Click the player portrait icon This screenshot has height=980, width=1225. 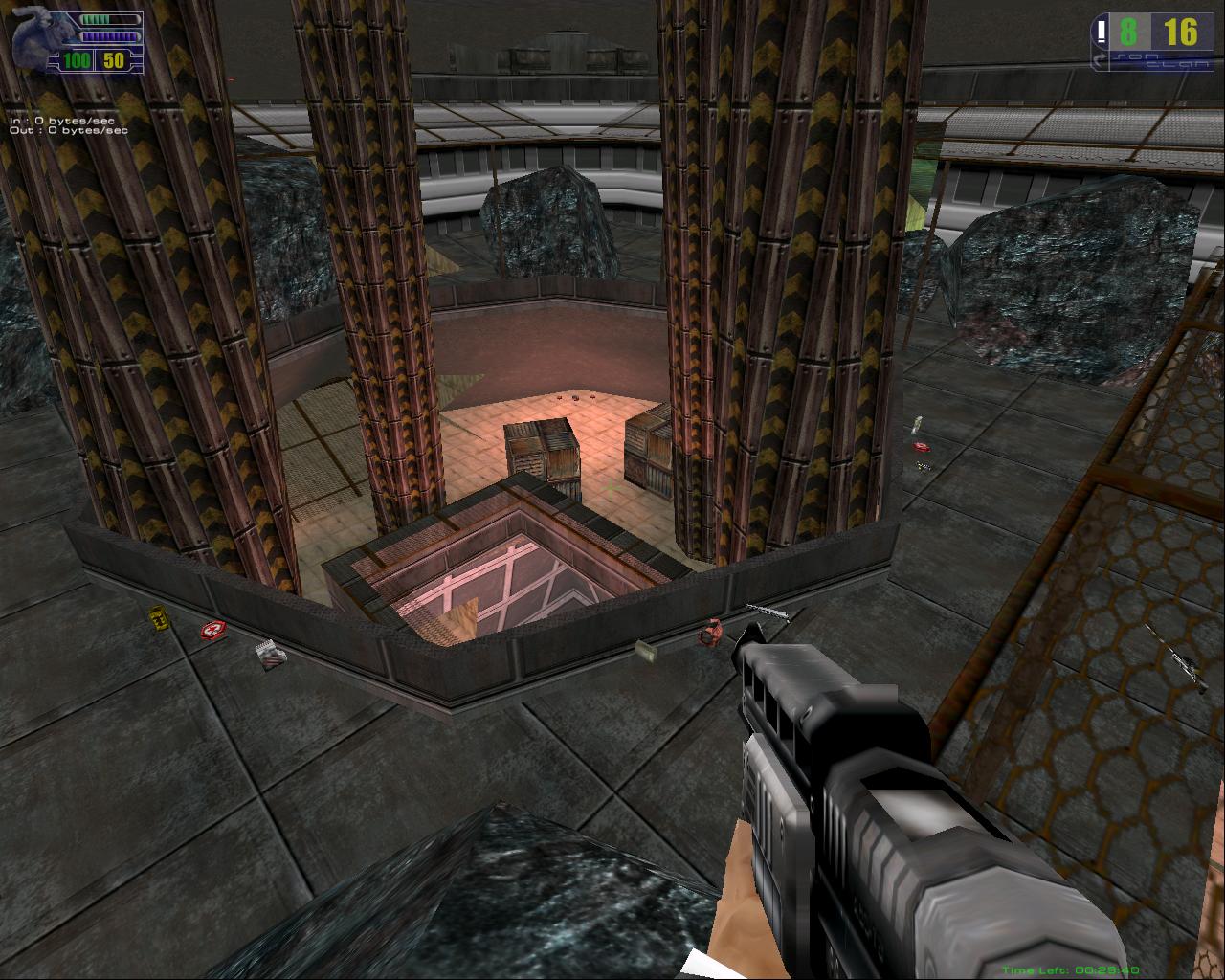pos(40,38)
